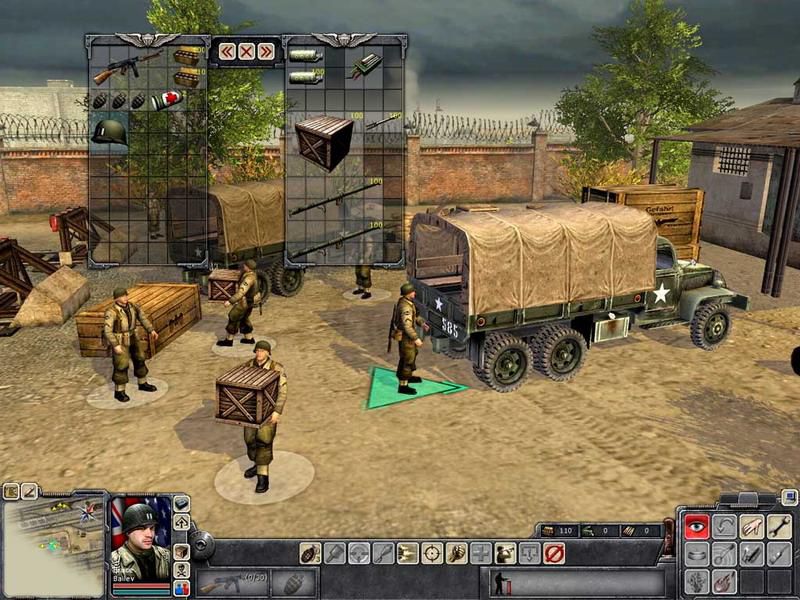Choose the grenade weapon slot
The image size is (800, 600).
tap(293, 583)
